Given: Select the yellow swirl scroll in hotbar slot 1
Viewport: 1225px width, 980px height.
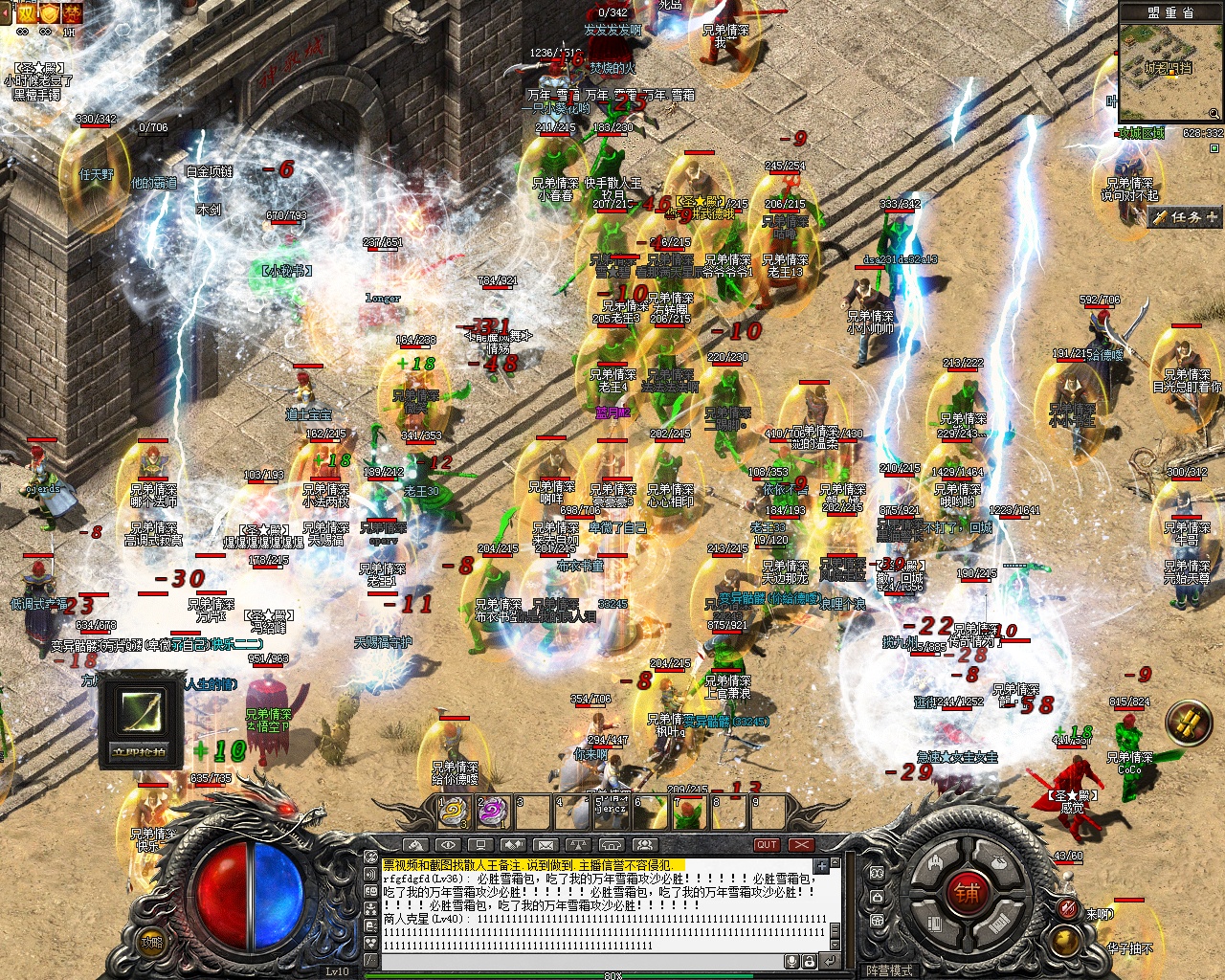Looking at the screenshot, I should click(x=453, y=813).
